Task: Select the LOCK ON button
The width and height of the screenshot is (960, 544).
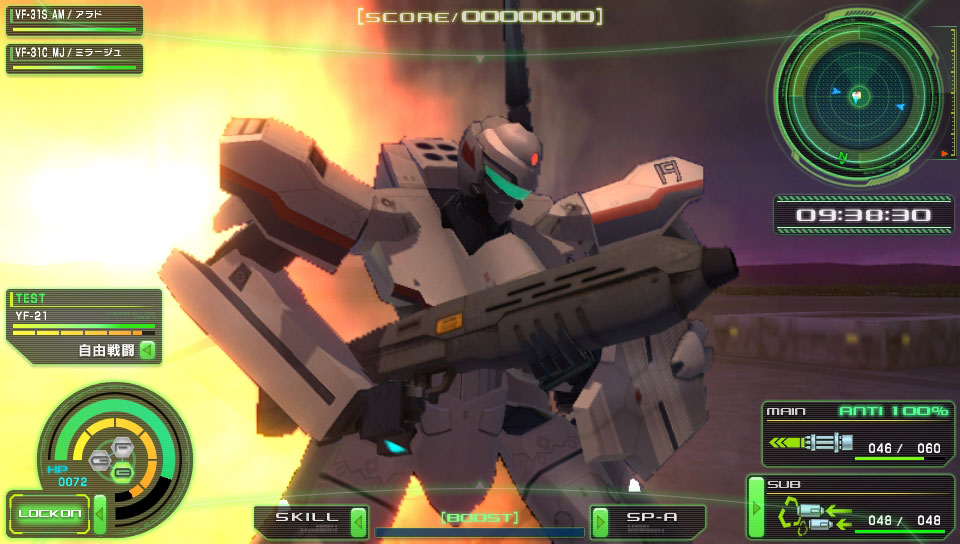Action: [50, 514]
